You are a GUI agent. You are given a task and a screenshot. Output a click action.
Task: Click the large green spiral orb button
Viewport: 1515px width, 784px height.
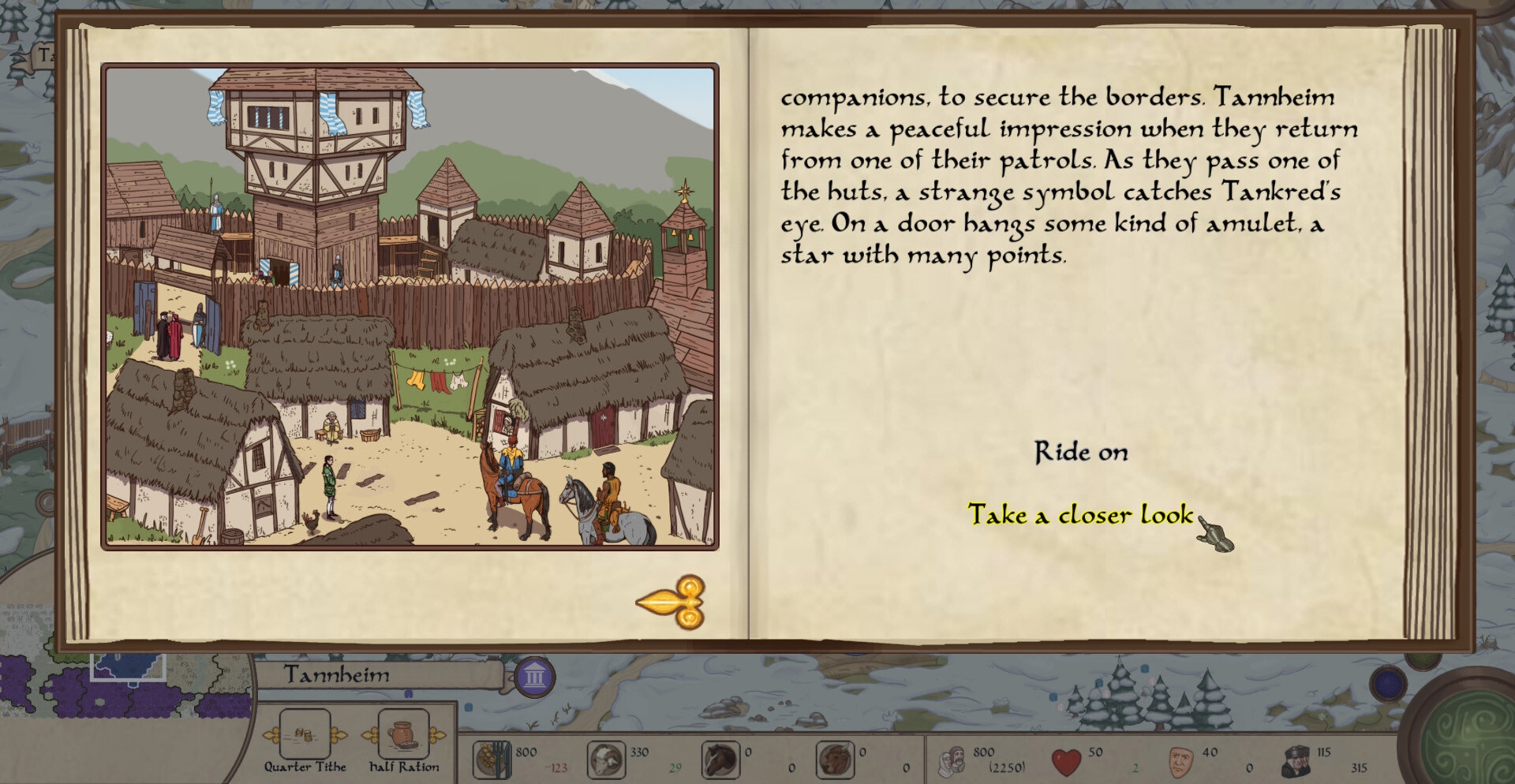[1474, 735]
